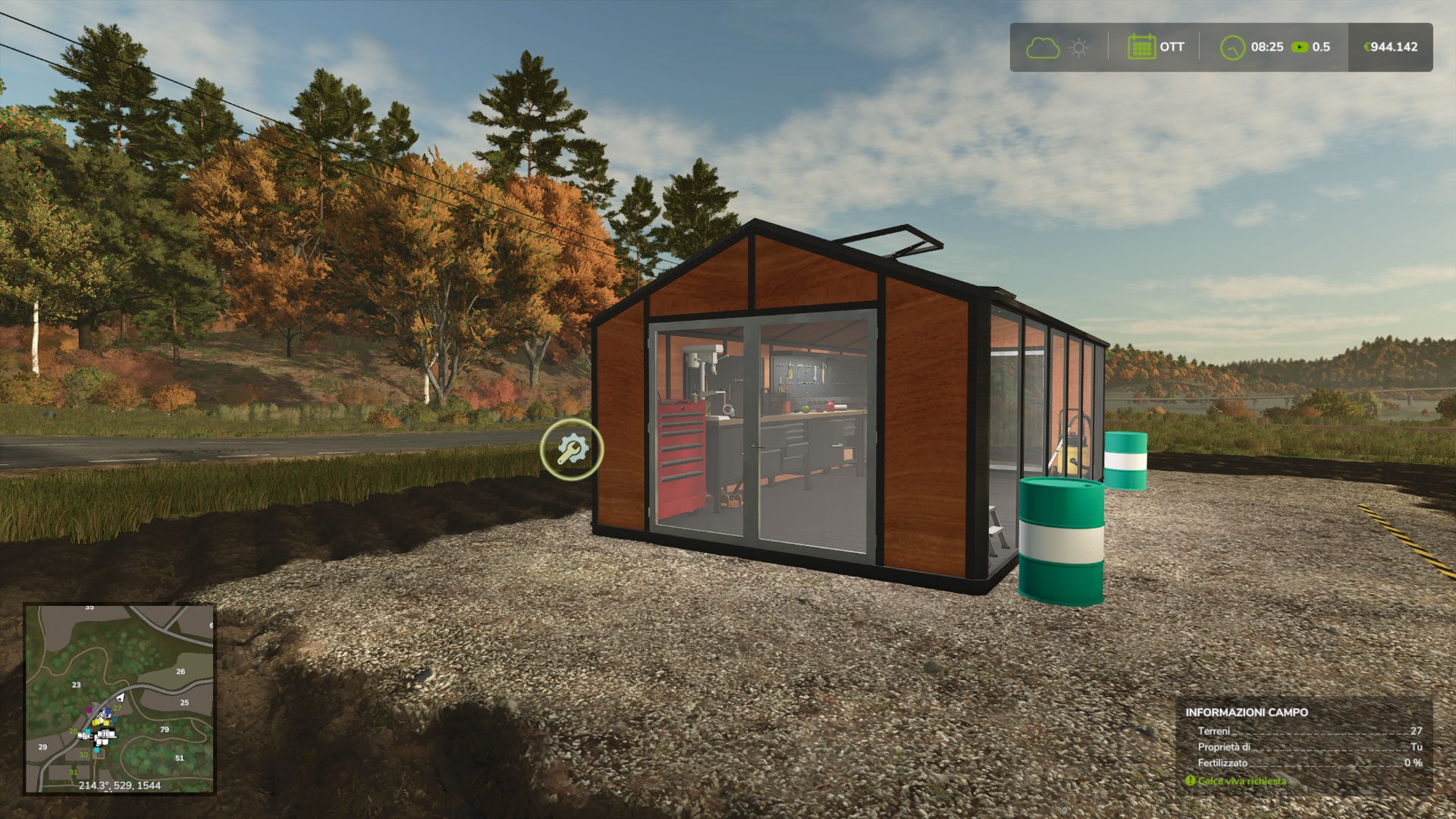Image resolution: width=1456 pixels, height=819 pixels.
Task: Open the minimap in the corner
Action: [x=119, y=698]
